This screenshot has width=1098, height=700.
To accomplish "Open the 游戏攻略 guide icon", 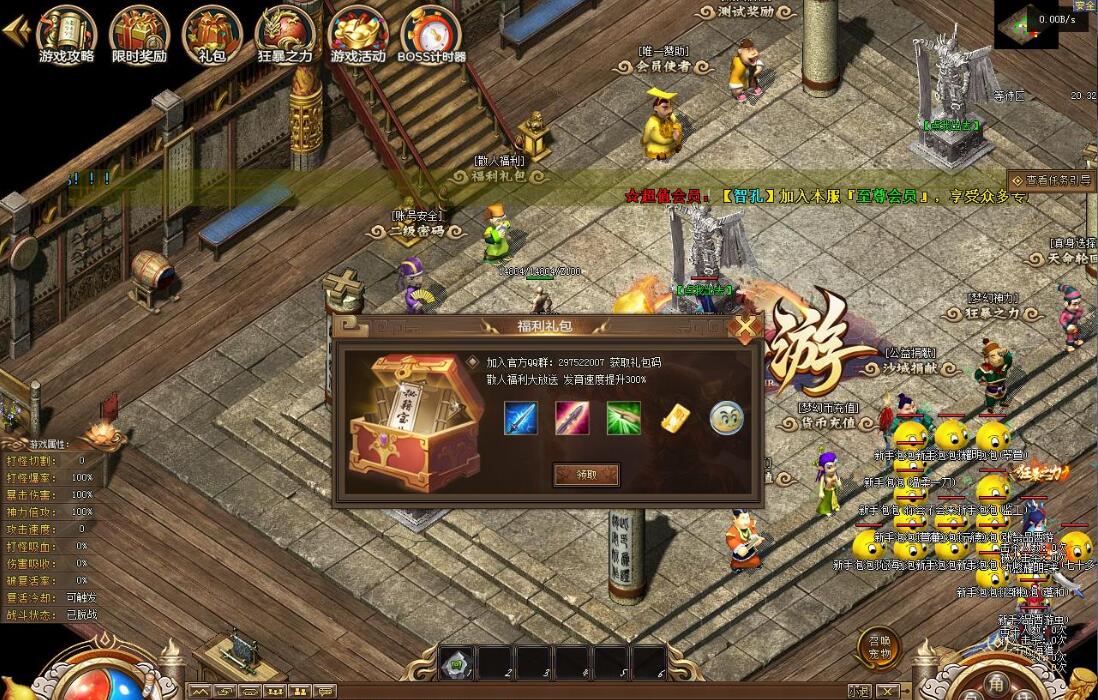I will [66, 34].
